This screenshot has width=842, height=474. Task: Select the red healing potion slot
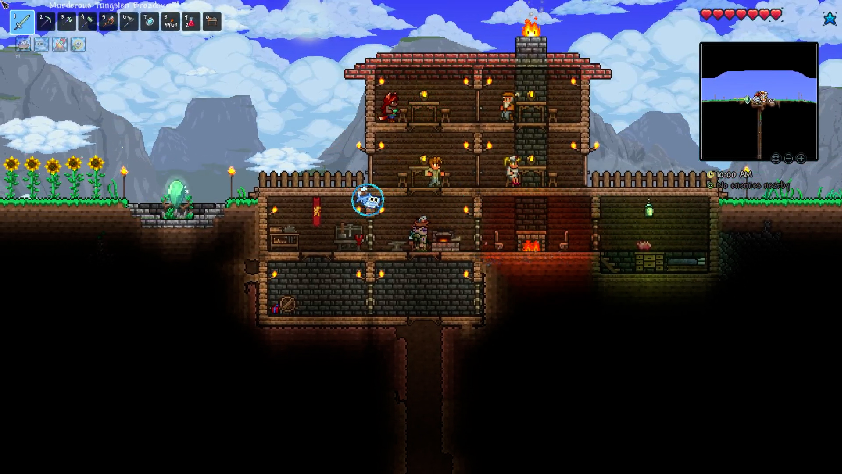pyautogui.click(x=191, y=21)
